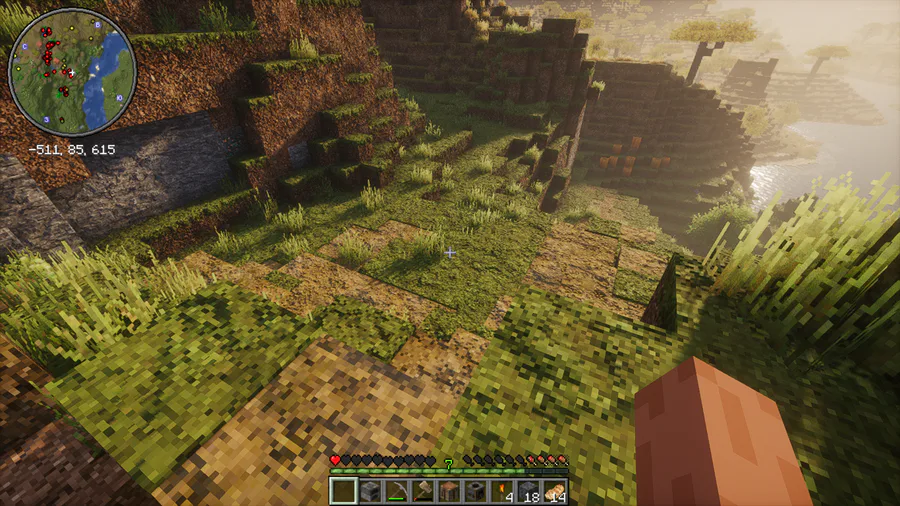Equip the stack of 4 torches
The height and width of the screenshot is (506, 900).
click(x=501, y=490)
